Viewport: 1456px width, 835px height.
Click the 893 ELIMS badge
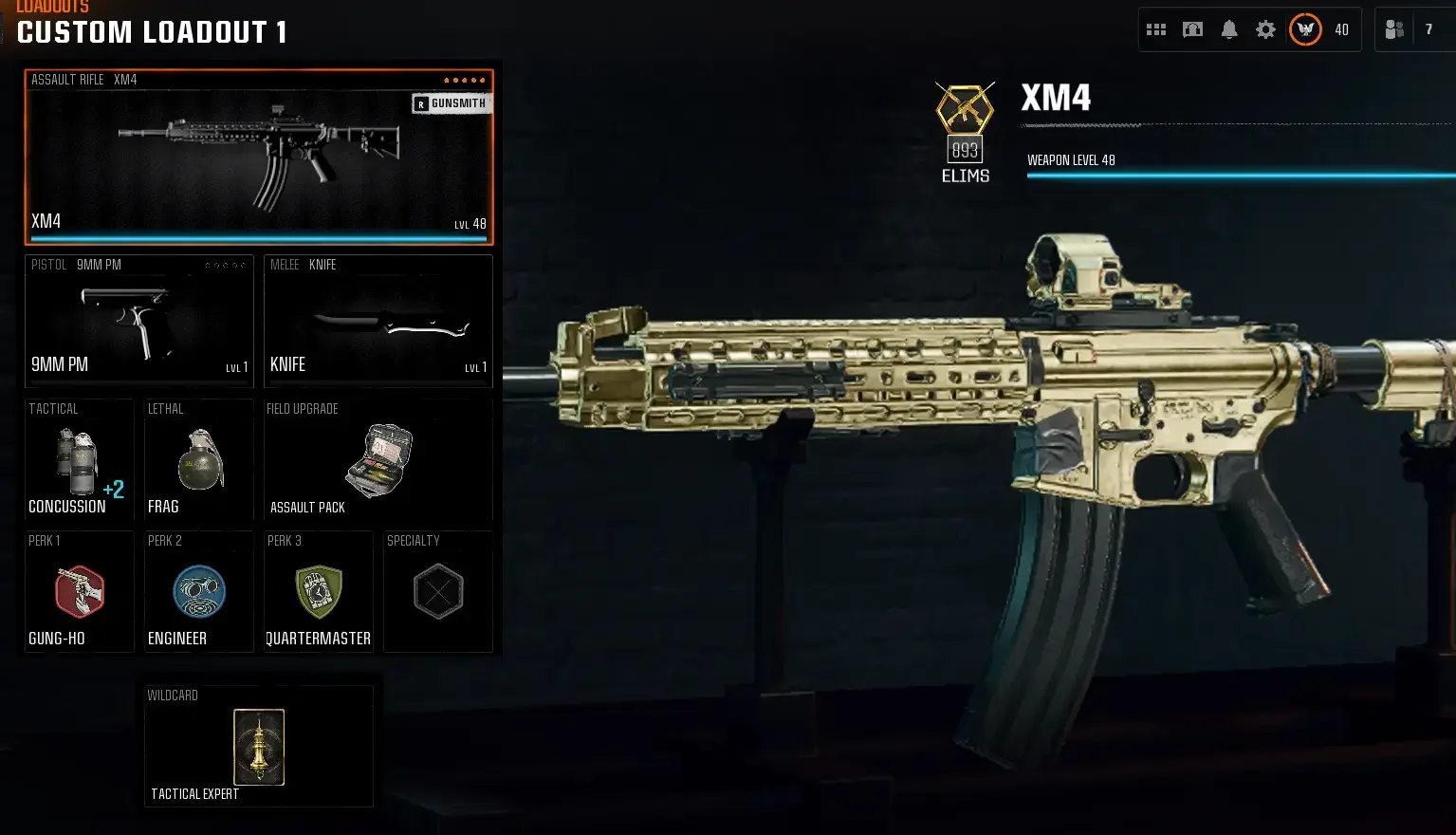point(965,129)
